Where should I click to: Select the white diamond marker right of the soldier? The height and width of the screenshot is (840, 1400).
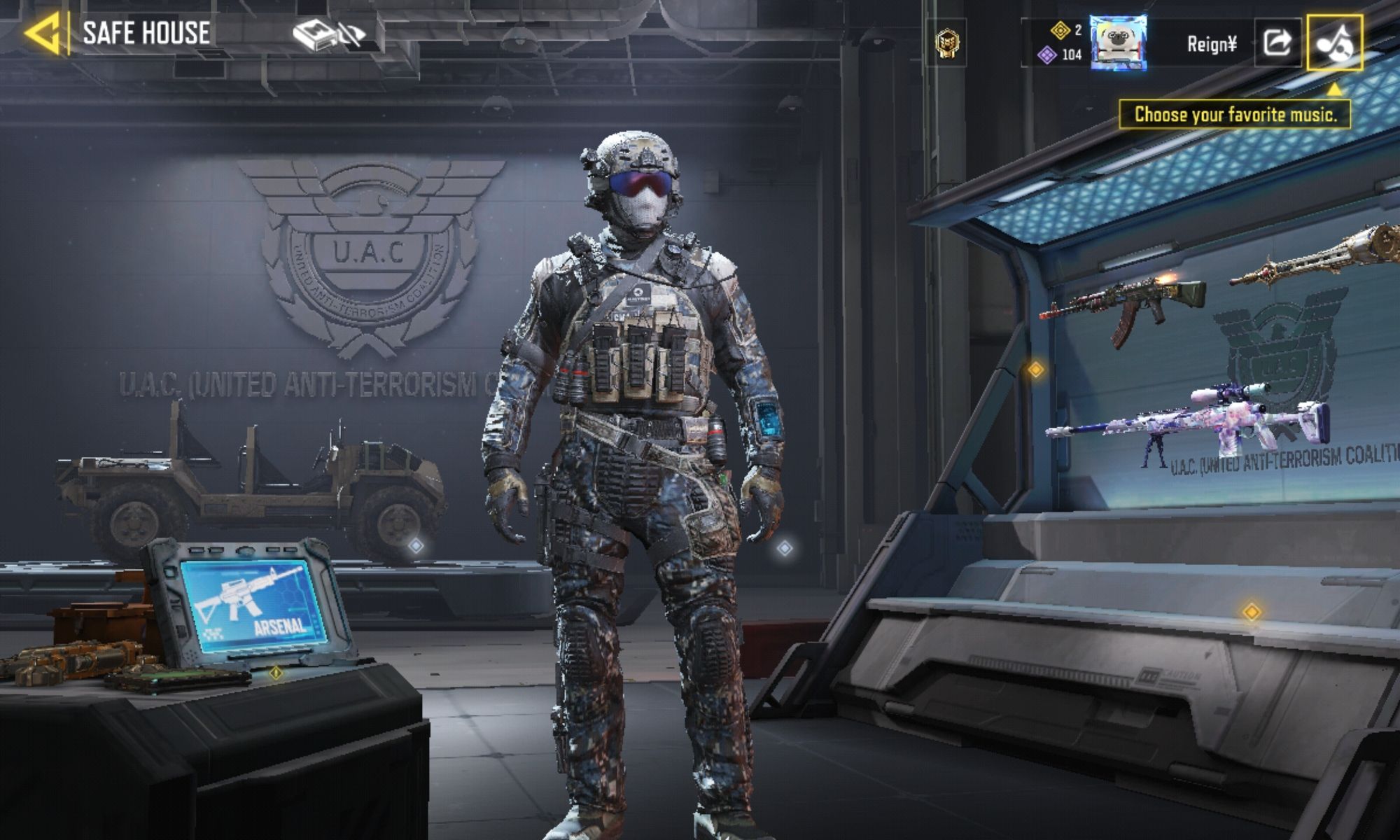(x=785, y=547)
